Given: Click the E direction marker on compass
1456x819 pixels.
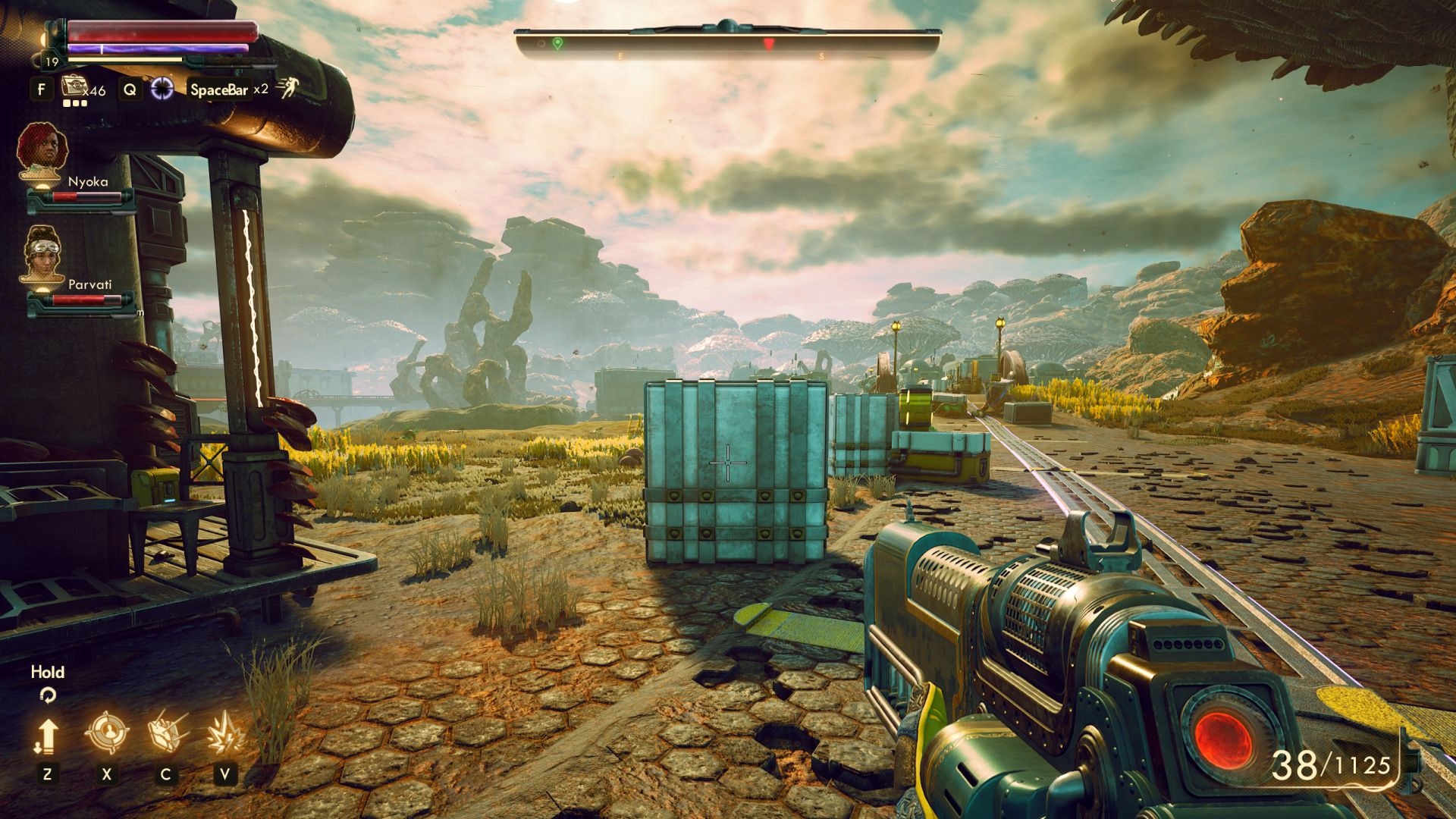Looking at the screenshot, I should tap(621, 55).
